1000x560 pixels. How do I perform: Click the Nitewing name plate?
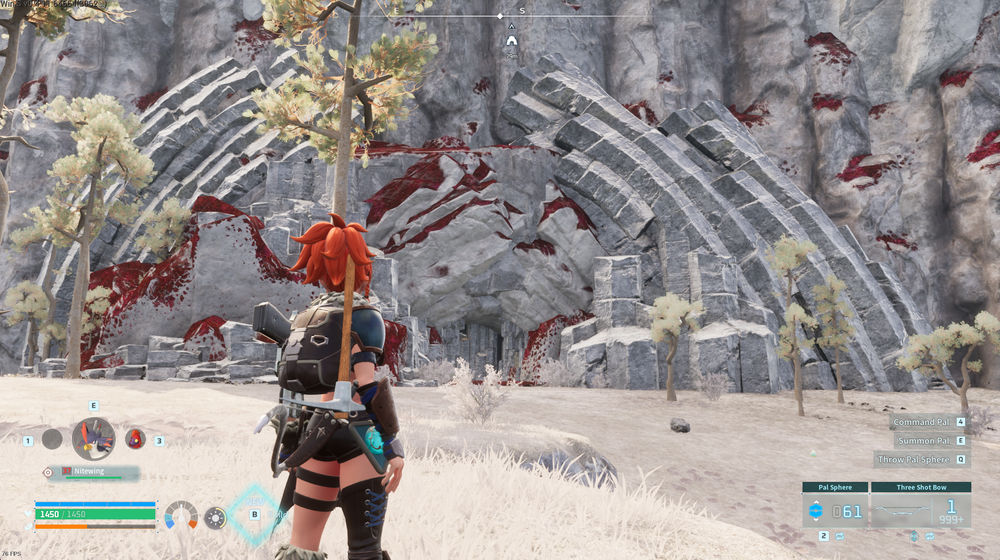click(96, 471)
